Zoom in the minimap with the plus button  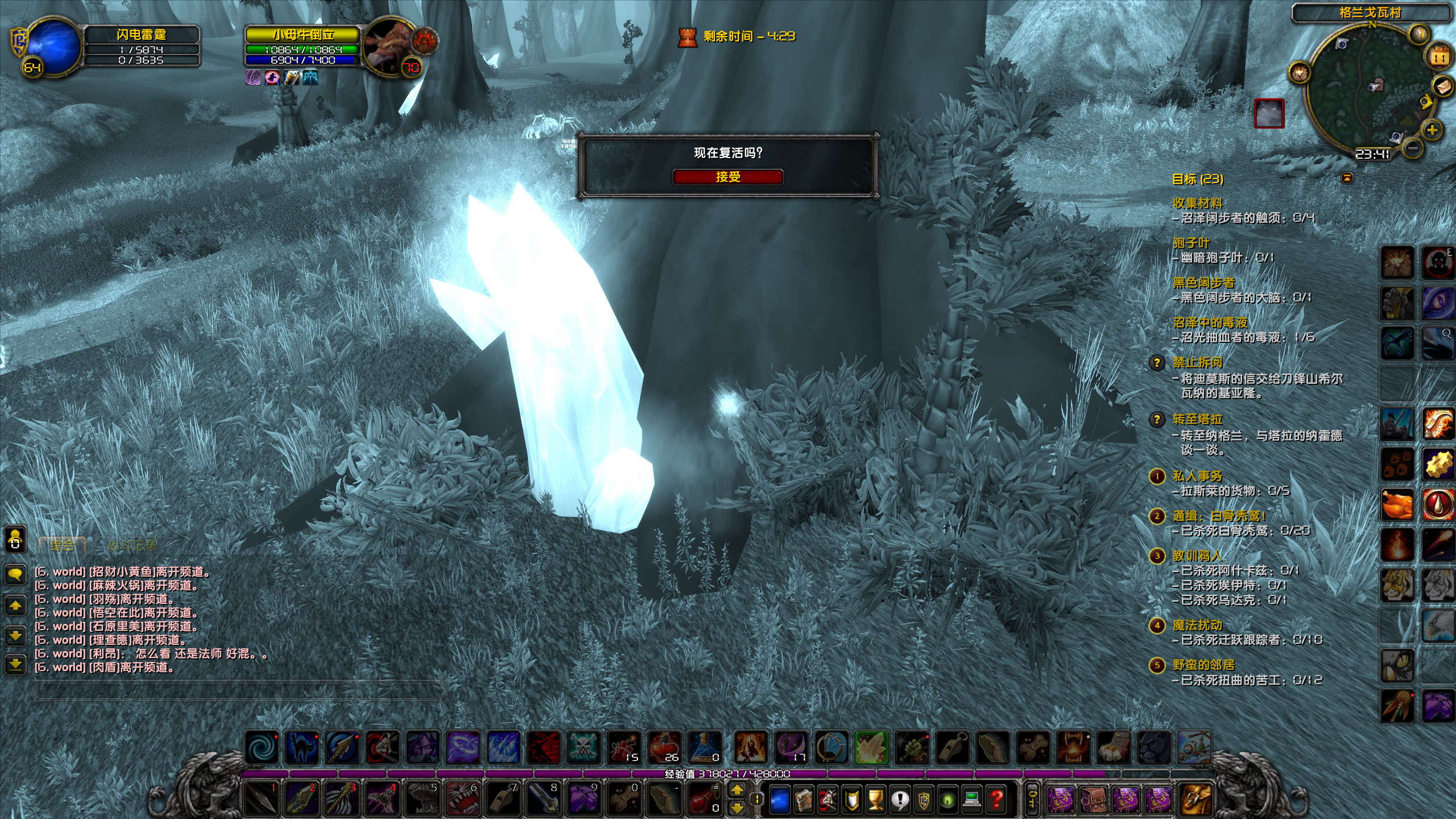click(x=1433, y=131)
